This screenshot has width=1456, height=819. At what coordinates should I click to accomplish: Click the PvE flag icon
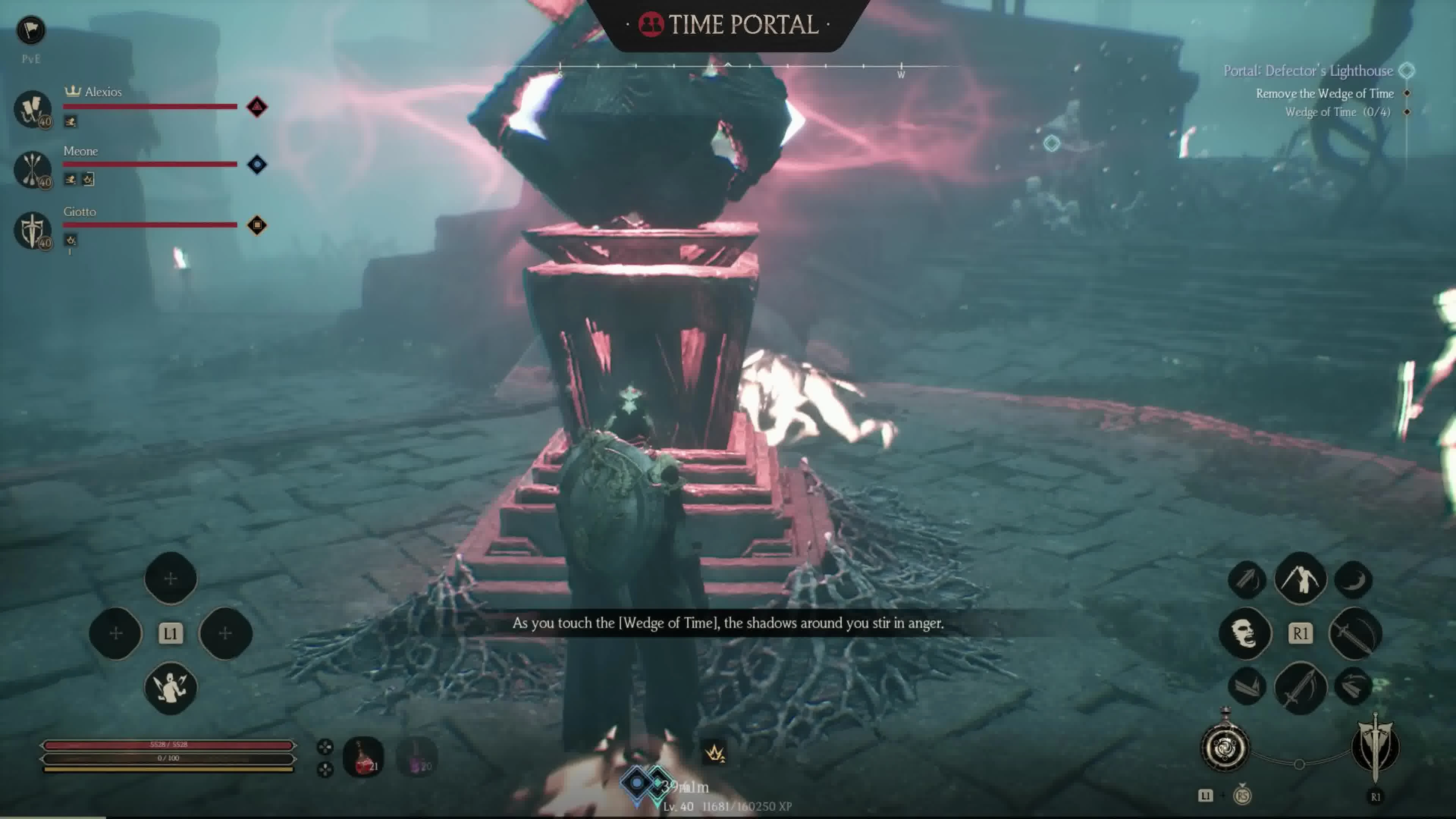[x=30, y=30]
